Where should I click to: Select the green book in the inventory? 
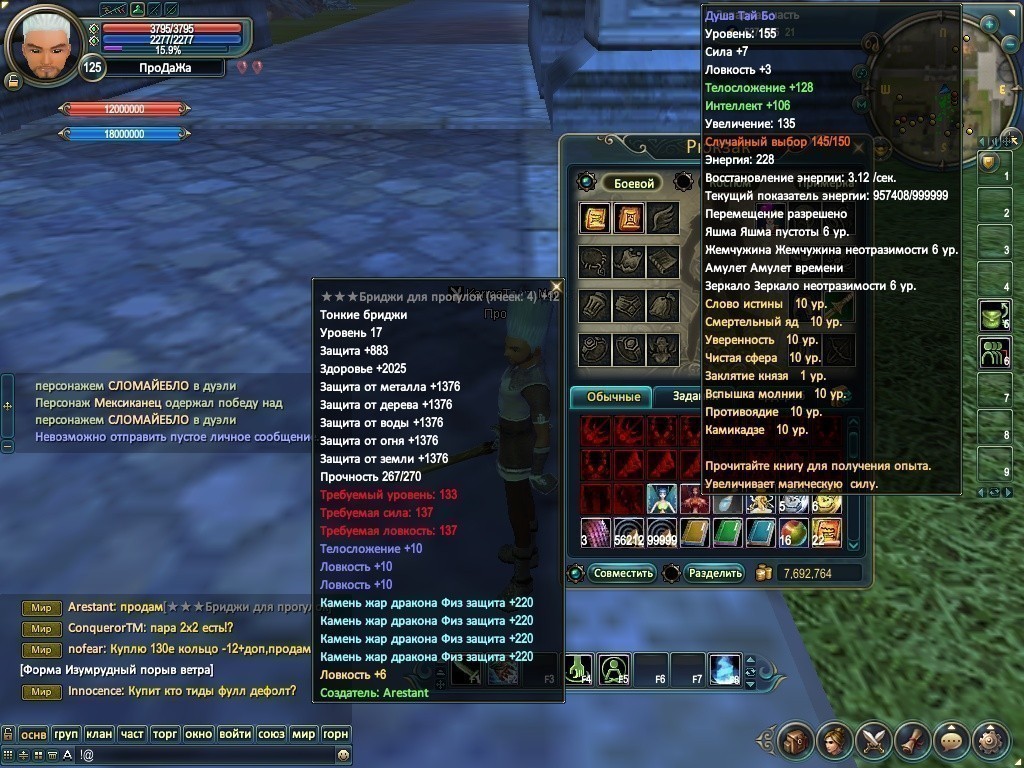[x=728, y=532]
